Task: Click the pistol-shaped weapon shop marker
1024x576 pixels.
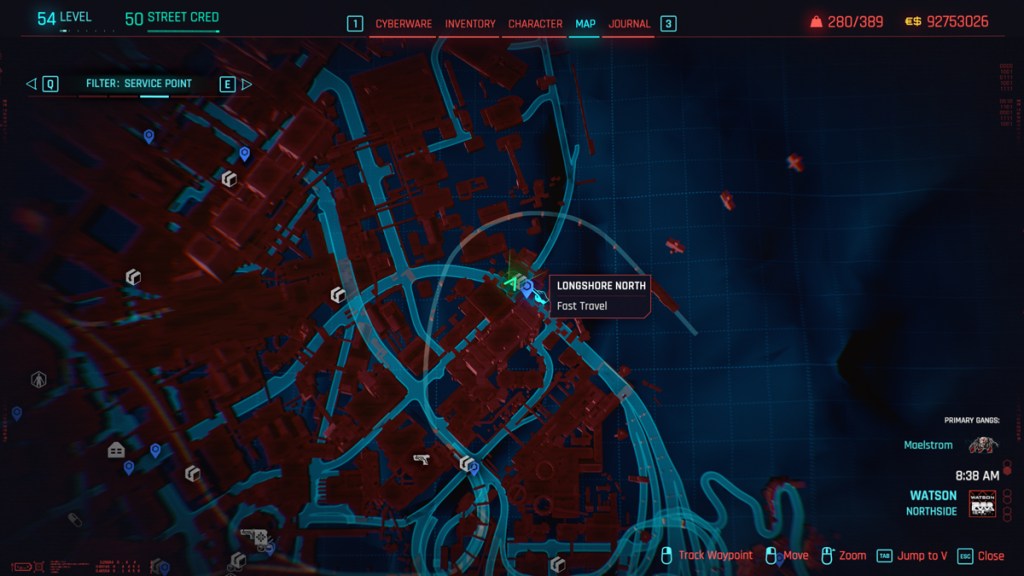Action: [421, 458]
